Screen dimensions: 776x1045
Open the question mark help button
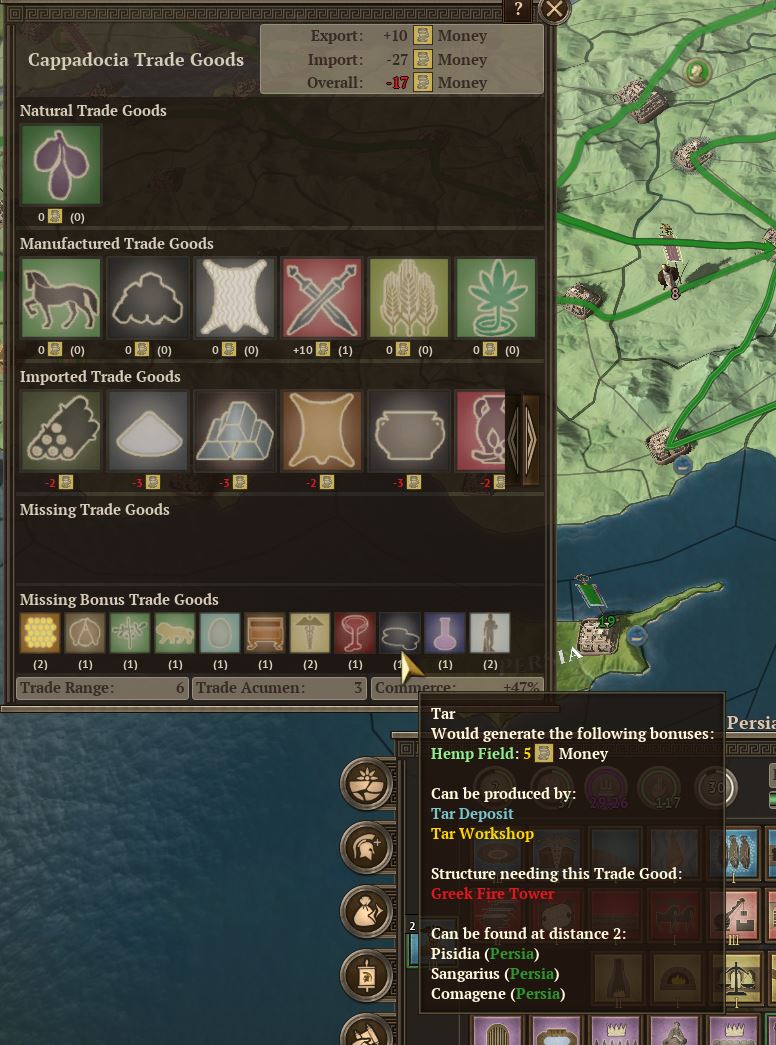tap(518, 10)
